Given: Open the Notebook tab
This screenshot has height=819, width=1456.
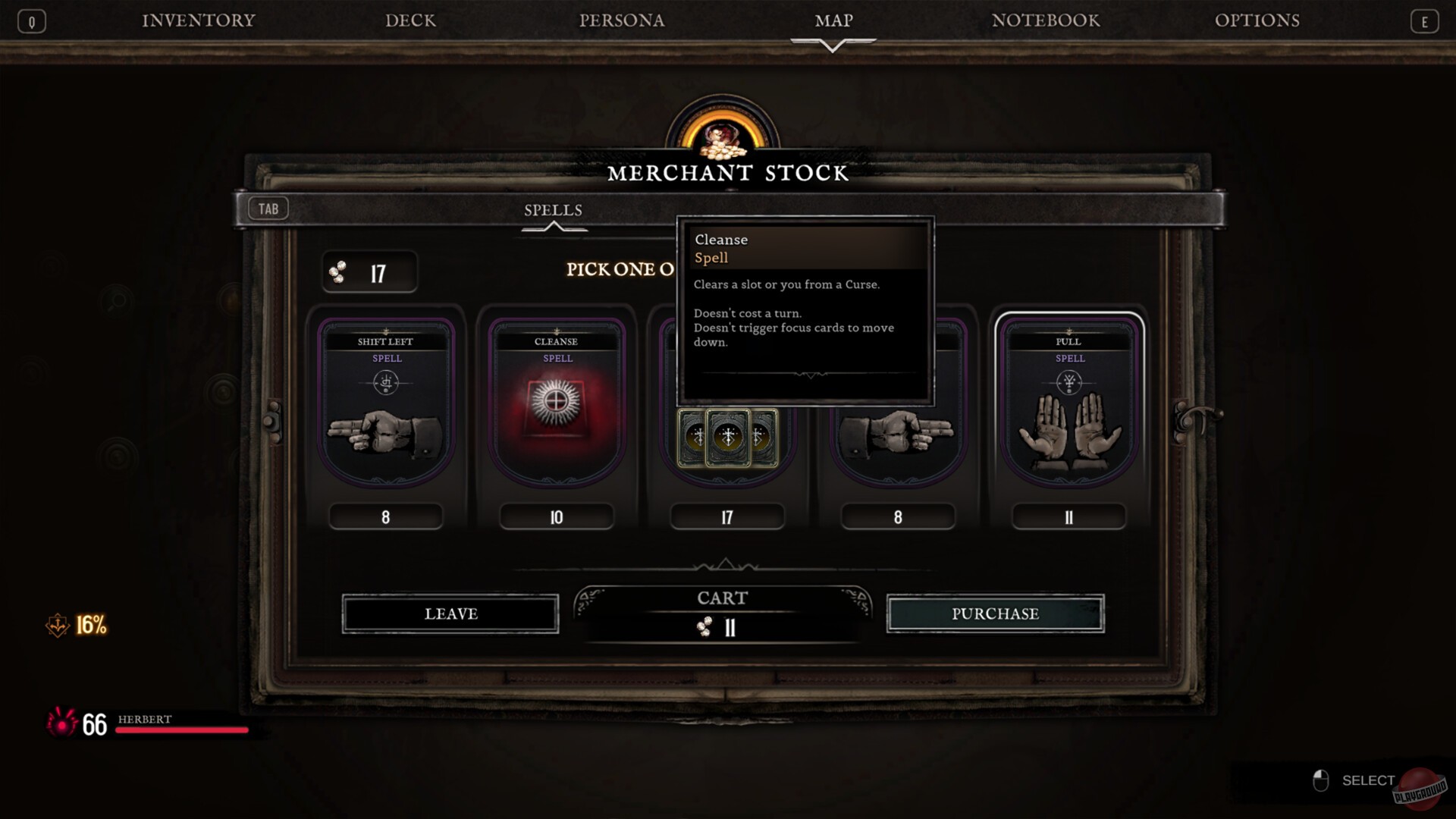Looking at the screenshot, I should coord(1046,20).
